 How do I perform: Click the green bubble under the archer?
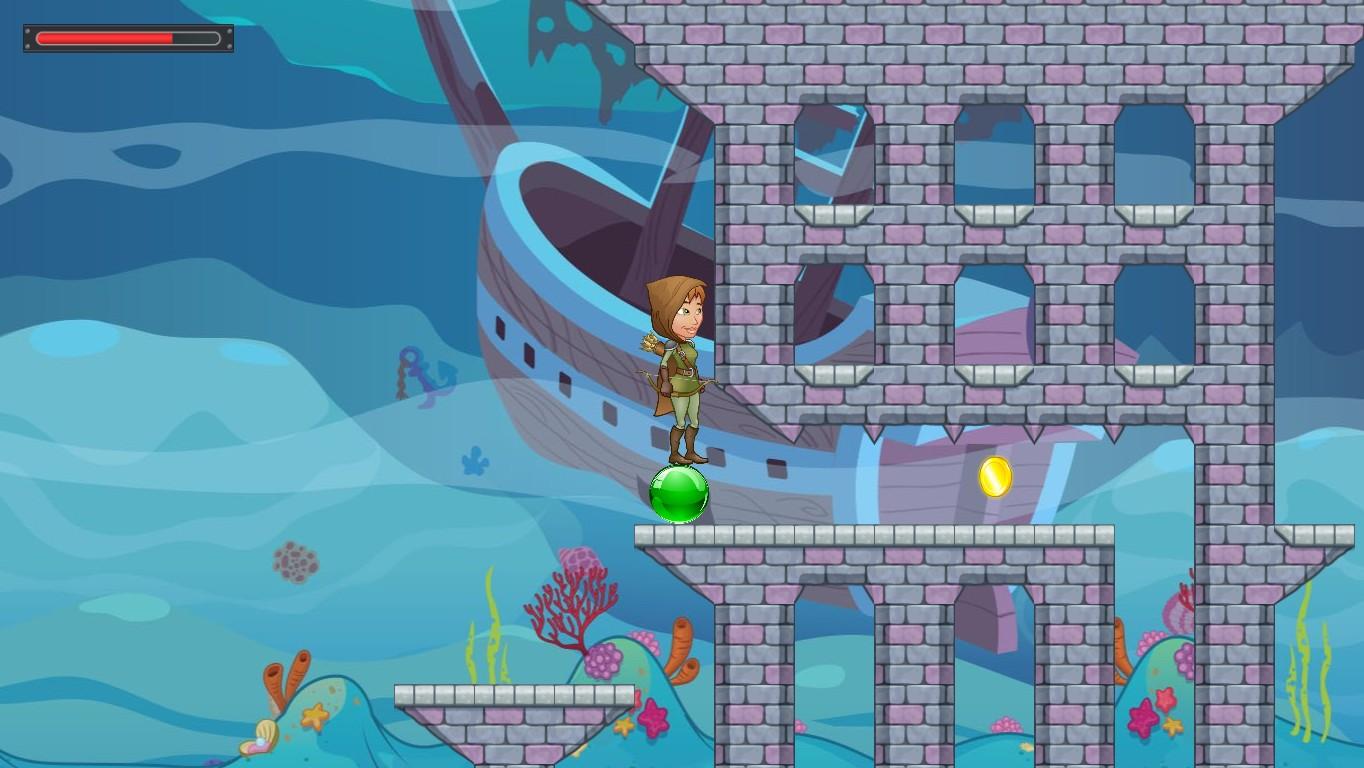click(678, 495)
